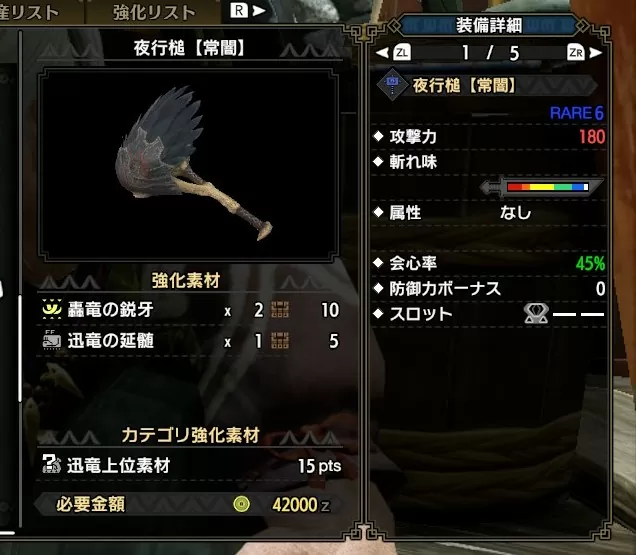Viewport: 636px width, 555px height.
Task: Click the decoration slot icon beside スロット
Action: point(535,314)
